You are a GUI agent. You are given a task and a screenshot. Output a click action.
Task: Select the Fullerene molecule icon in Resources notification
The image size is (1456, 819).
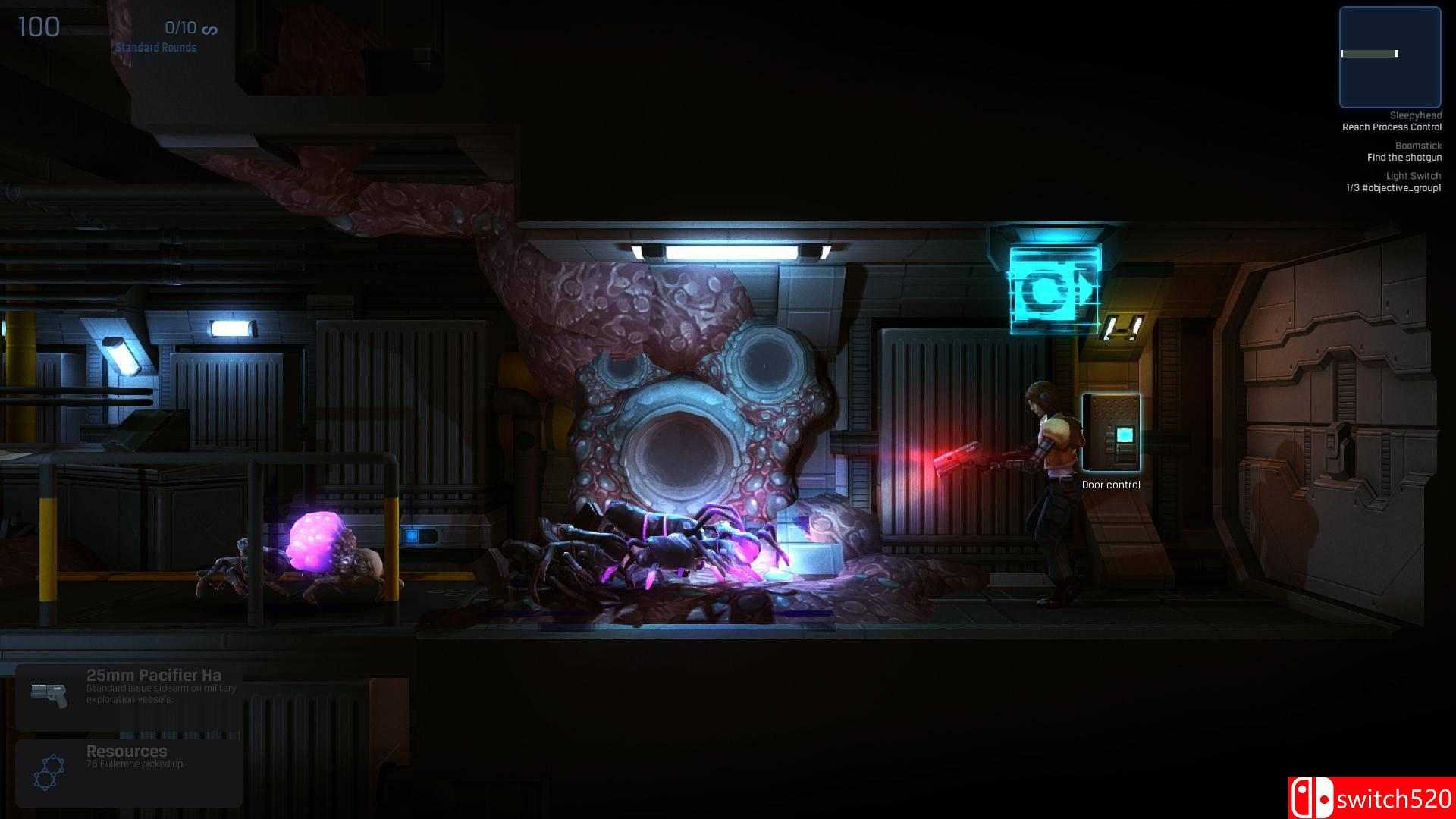(48, 770)
